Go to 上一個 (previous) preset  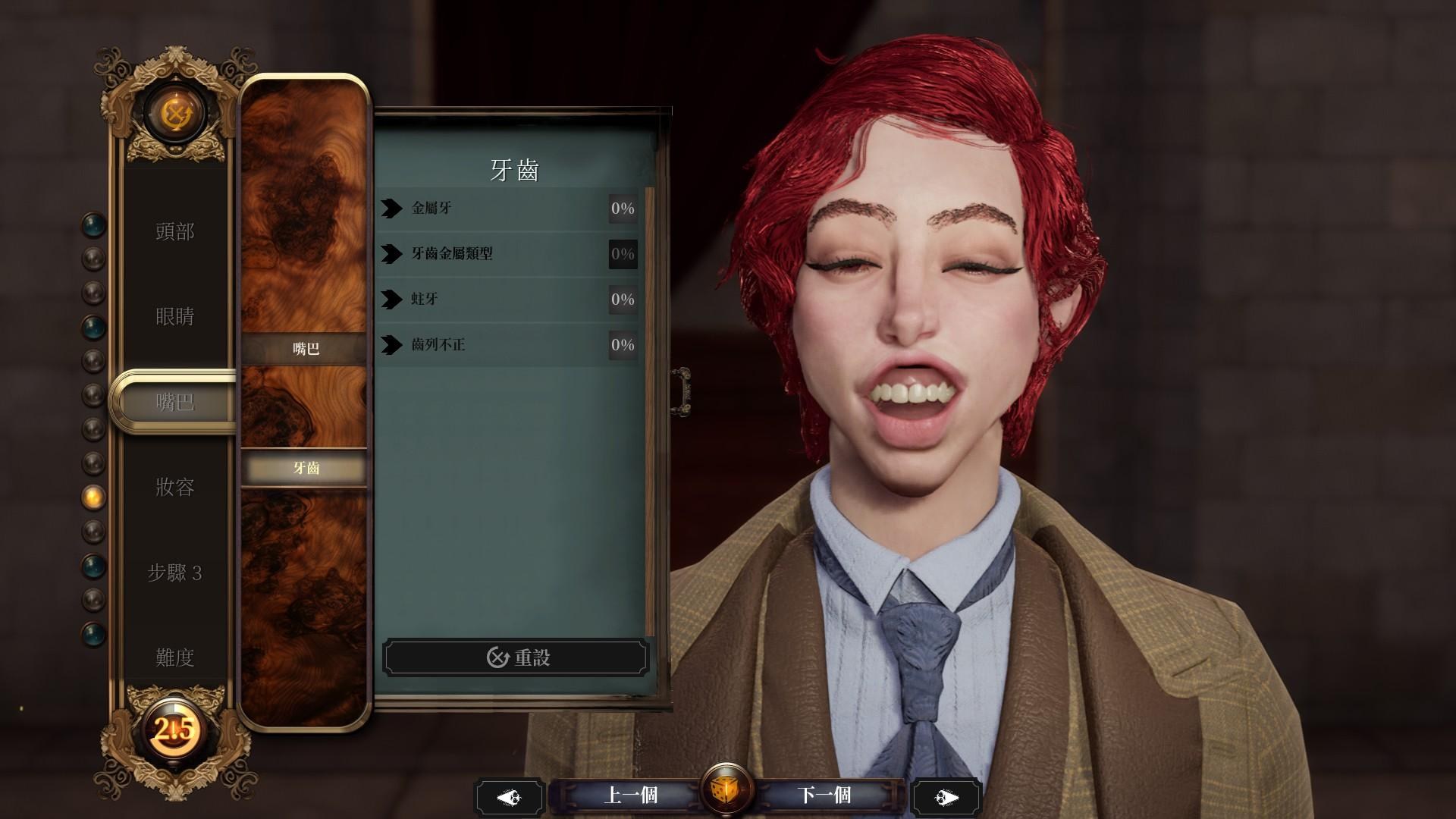pos(630,795)
